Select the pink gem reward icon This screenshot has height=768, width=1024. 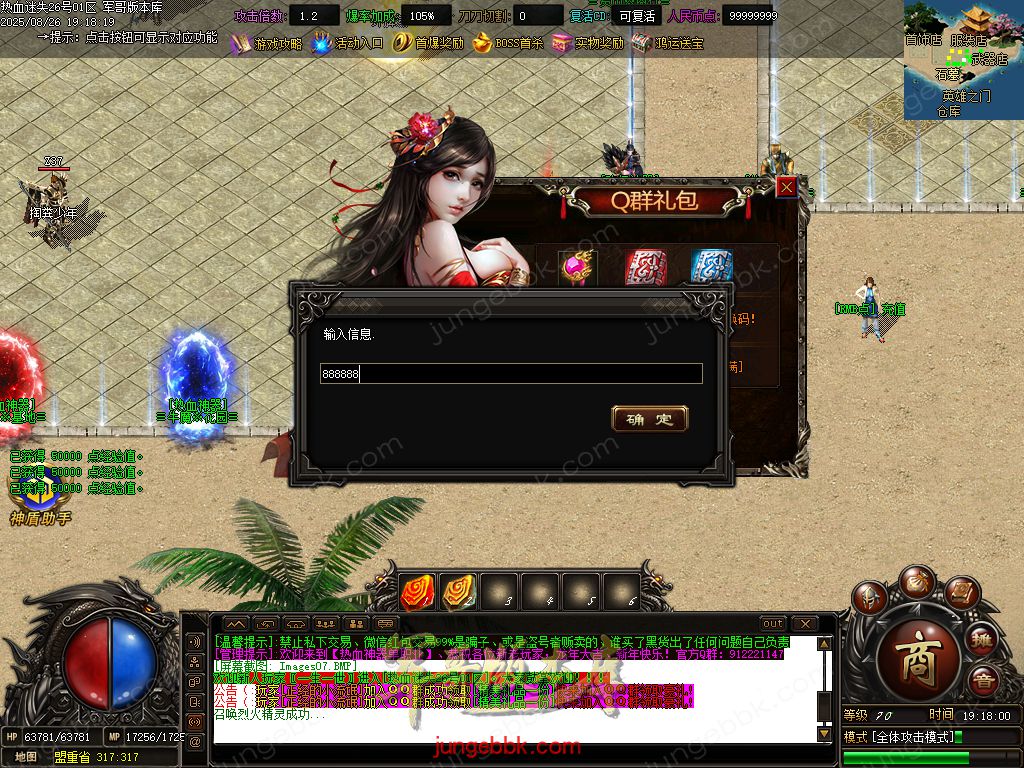coord(577,267)
